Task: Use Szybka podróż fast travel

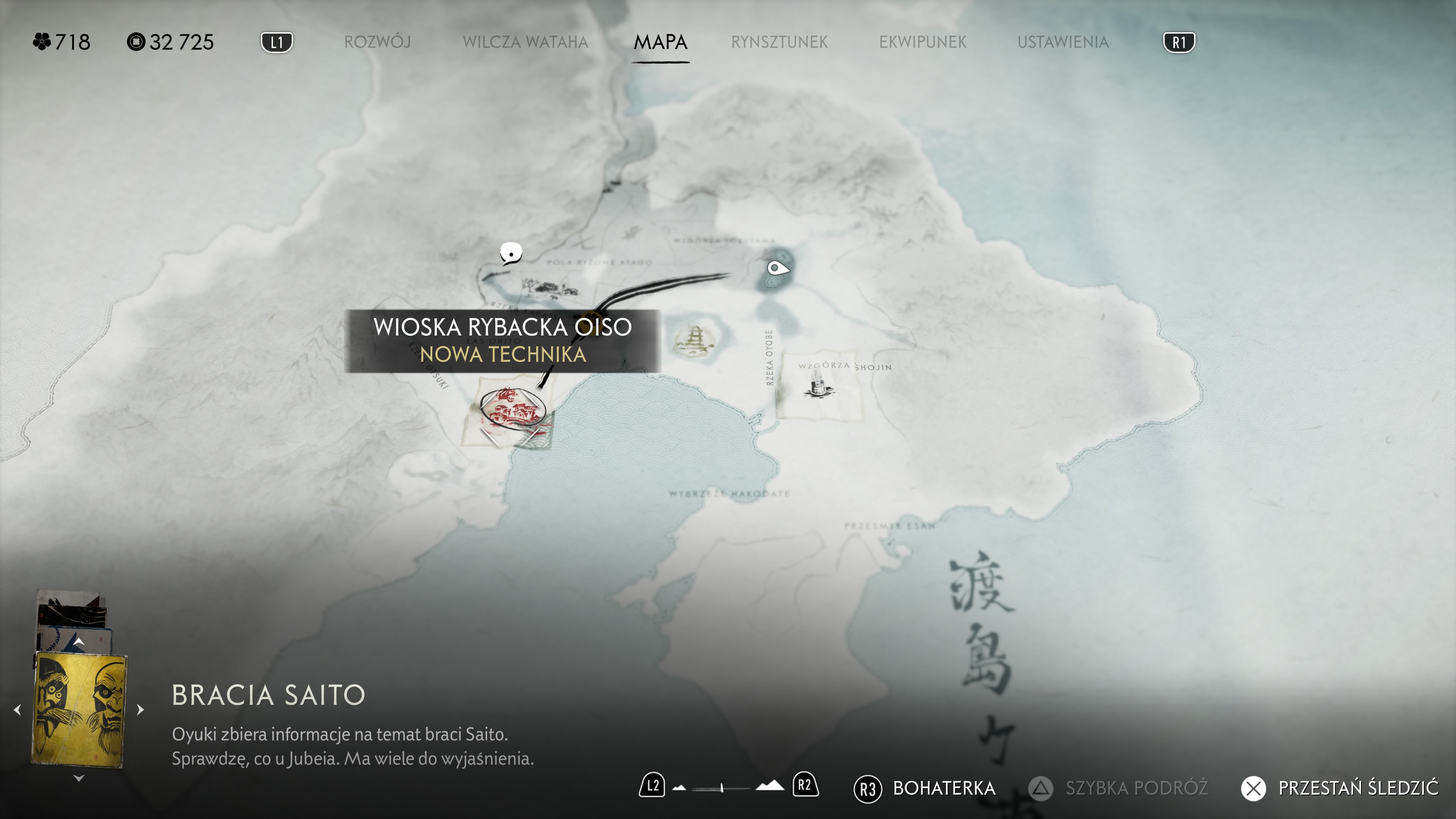Action: 1118,788
